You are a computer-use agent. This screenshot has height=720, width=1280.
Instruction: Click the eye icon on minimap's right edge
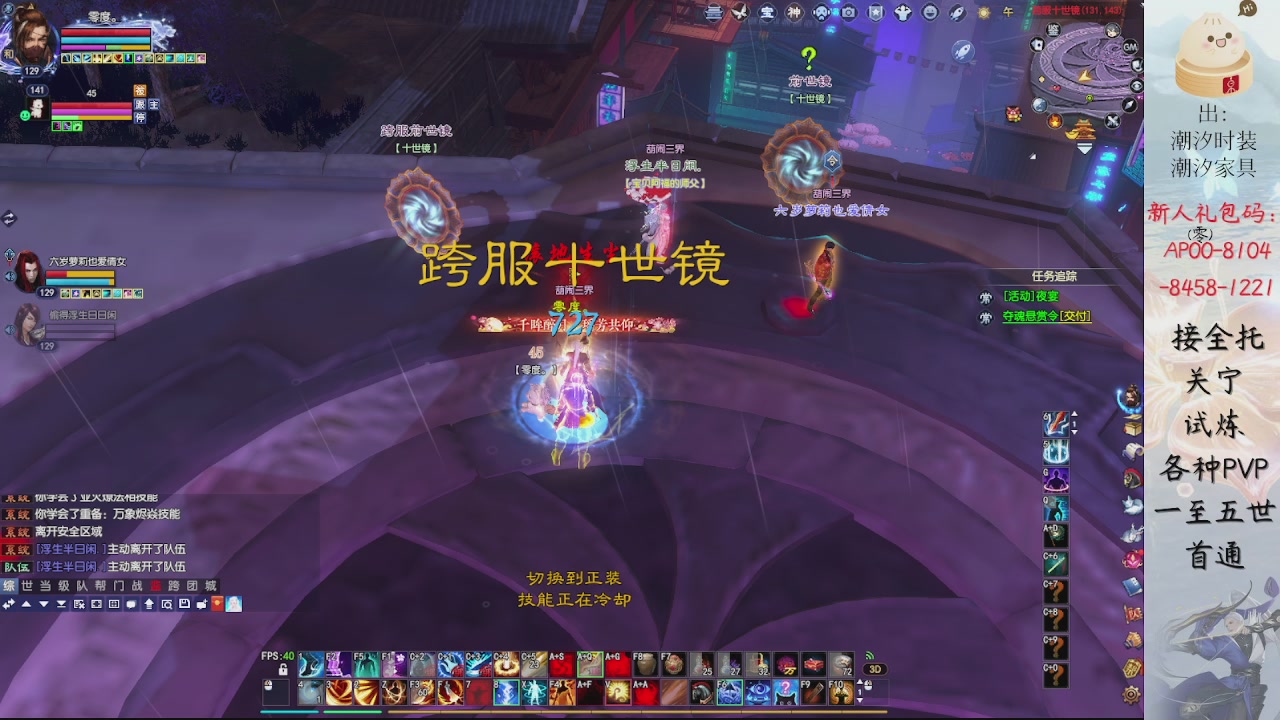(1134, 86)
